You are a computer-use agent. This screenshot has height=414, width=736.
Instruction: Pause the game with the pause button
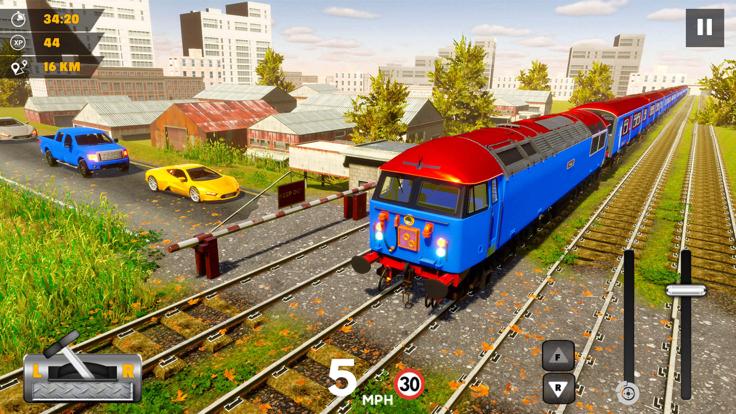(x=704, y=28)
